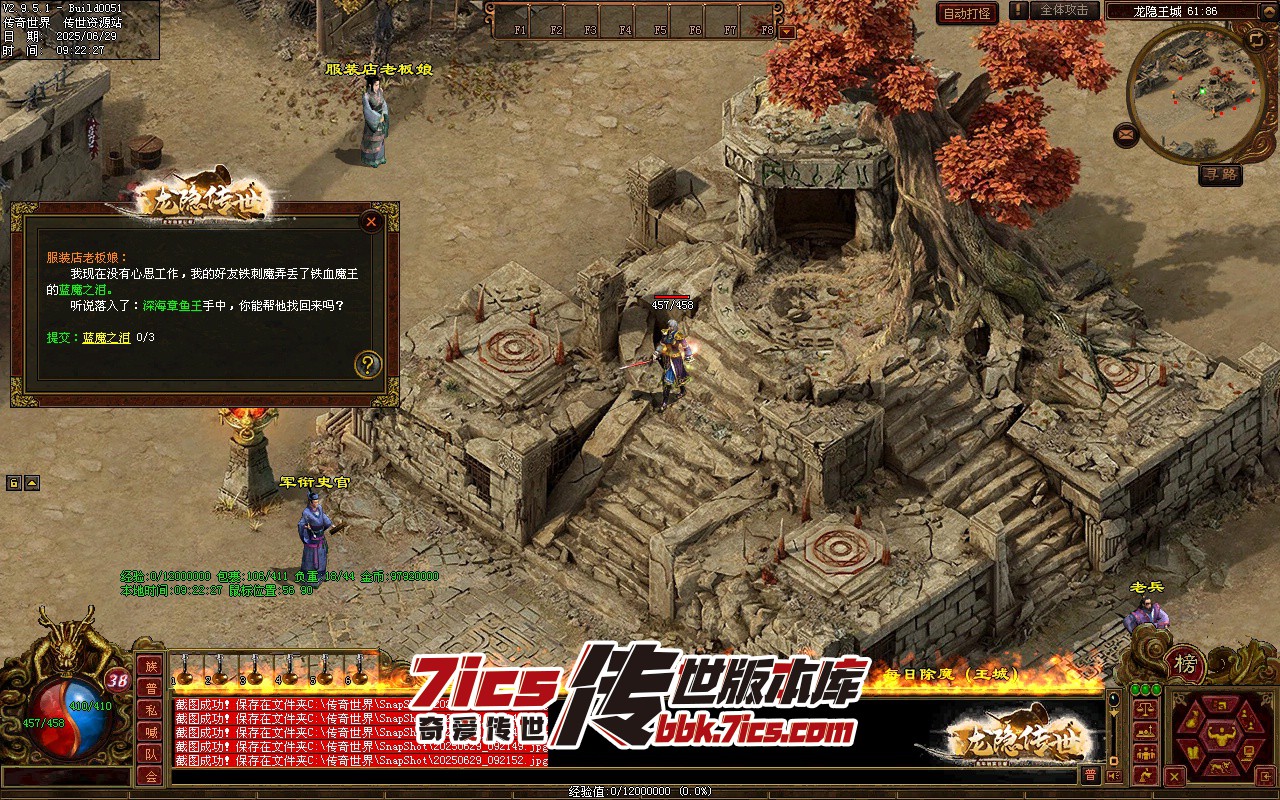Image resolution: width=1280 pixels, height=800 pixels.
Task: Select the 队 team chat channel
Action: click(150, 754)
